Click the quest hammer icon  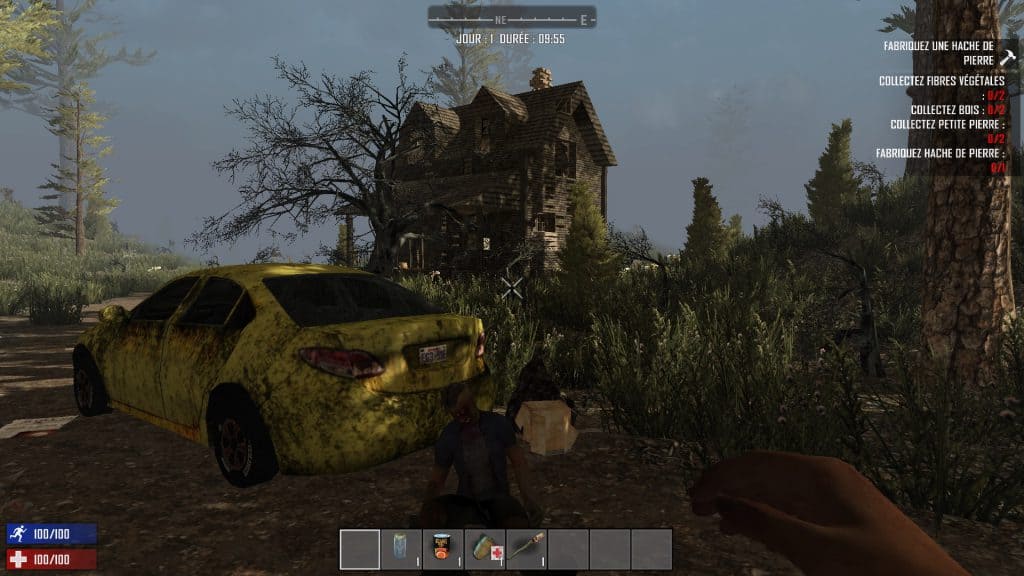(1006, 58)
